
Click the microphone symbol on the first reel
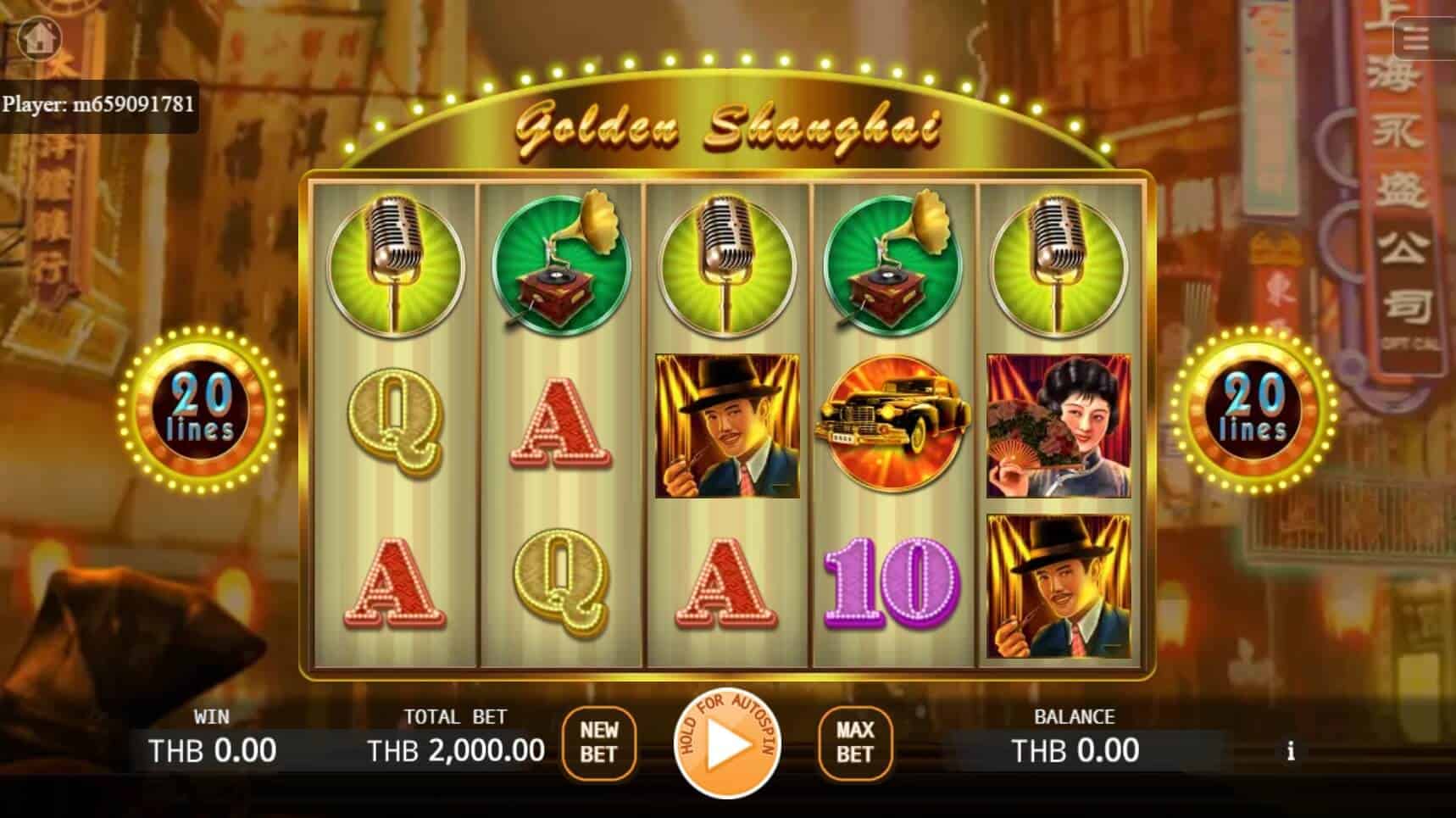pyautogui.click(x=393, y=263)
